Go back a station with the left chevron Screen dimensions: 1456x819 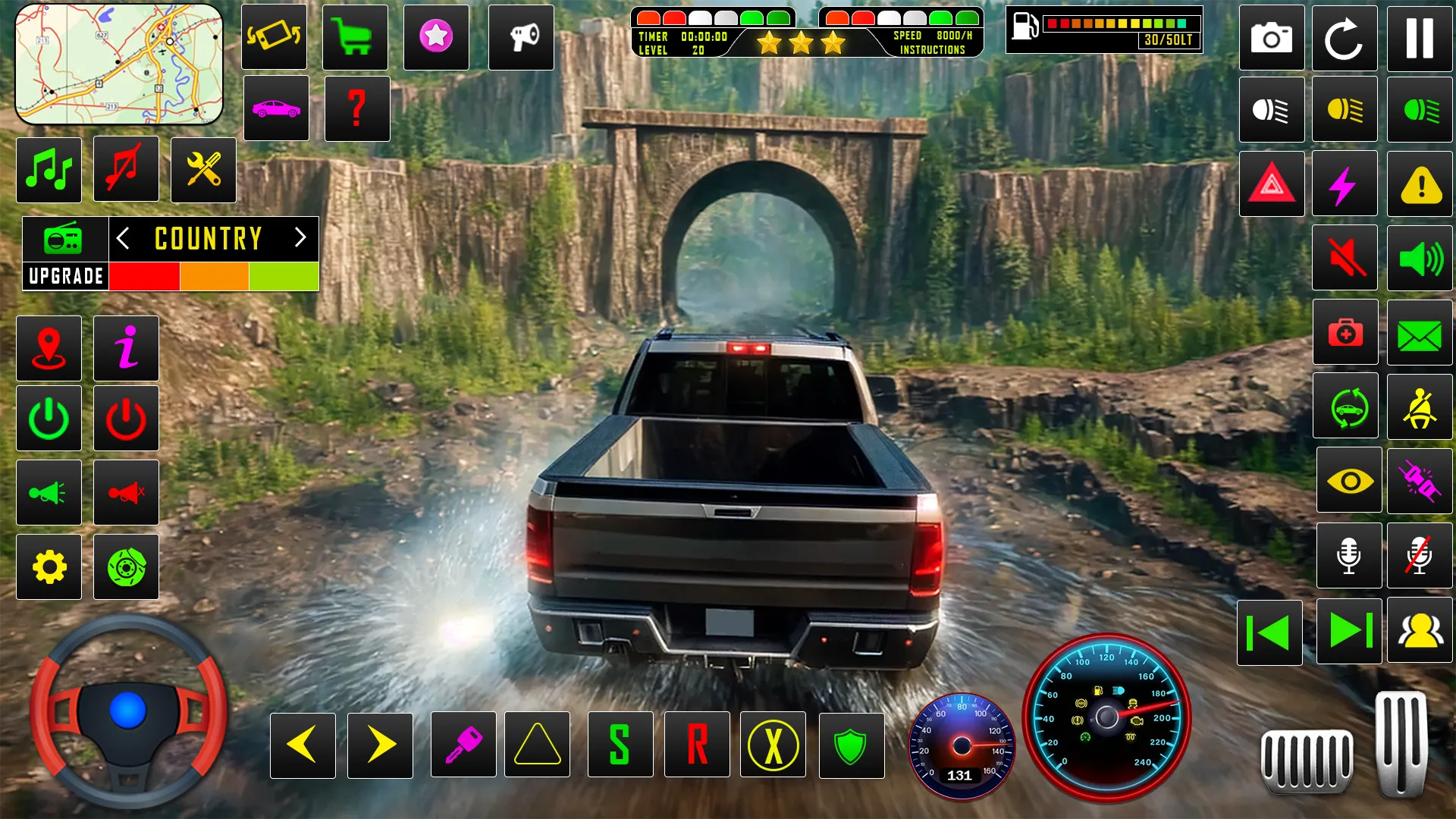(x=124, y=239)
